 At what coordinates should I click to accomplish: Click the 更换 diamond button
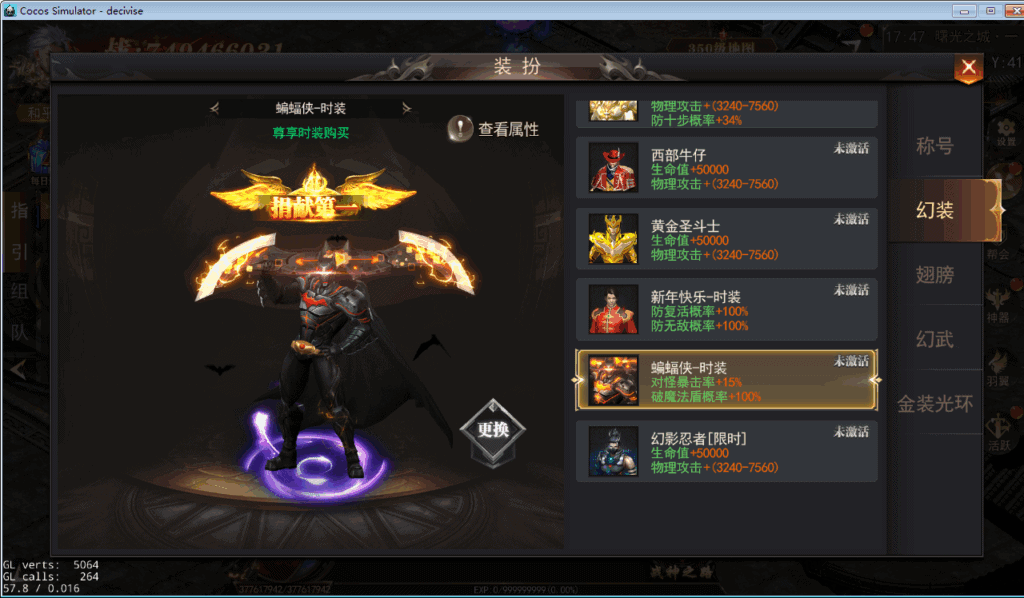(492, 430)
